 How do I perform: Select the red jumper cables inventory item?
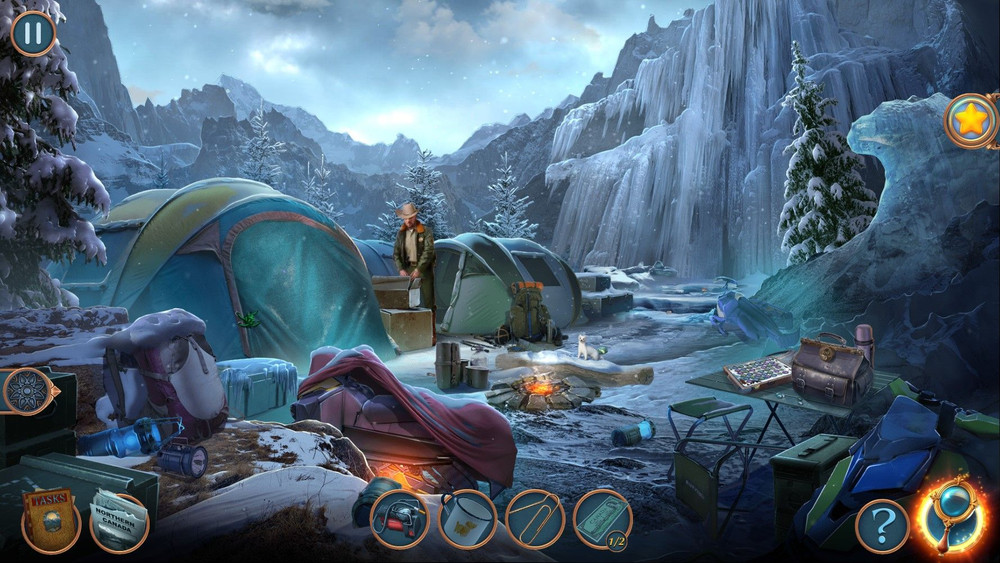[x=399, y=520]
